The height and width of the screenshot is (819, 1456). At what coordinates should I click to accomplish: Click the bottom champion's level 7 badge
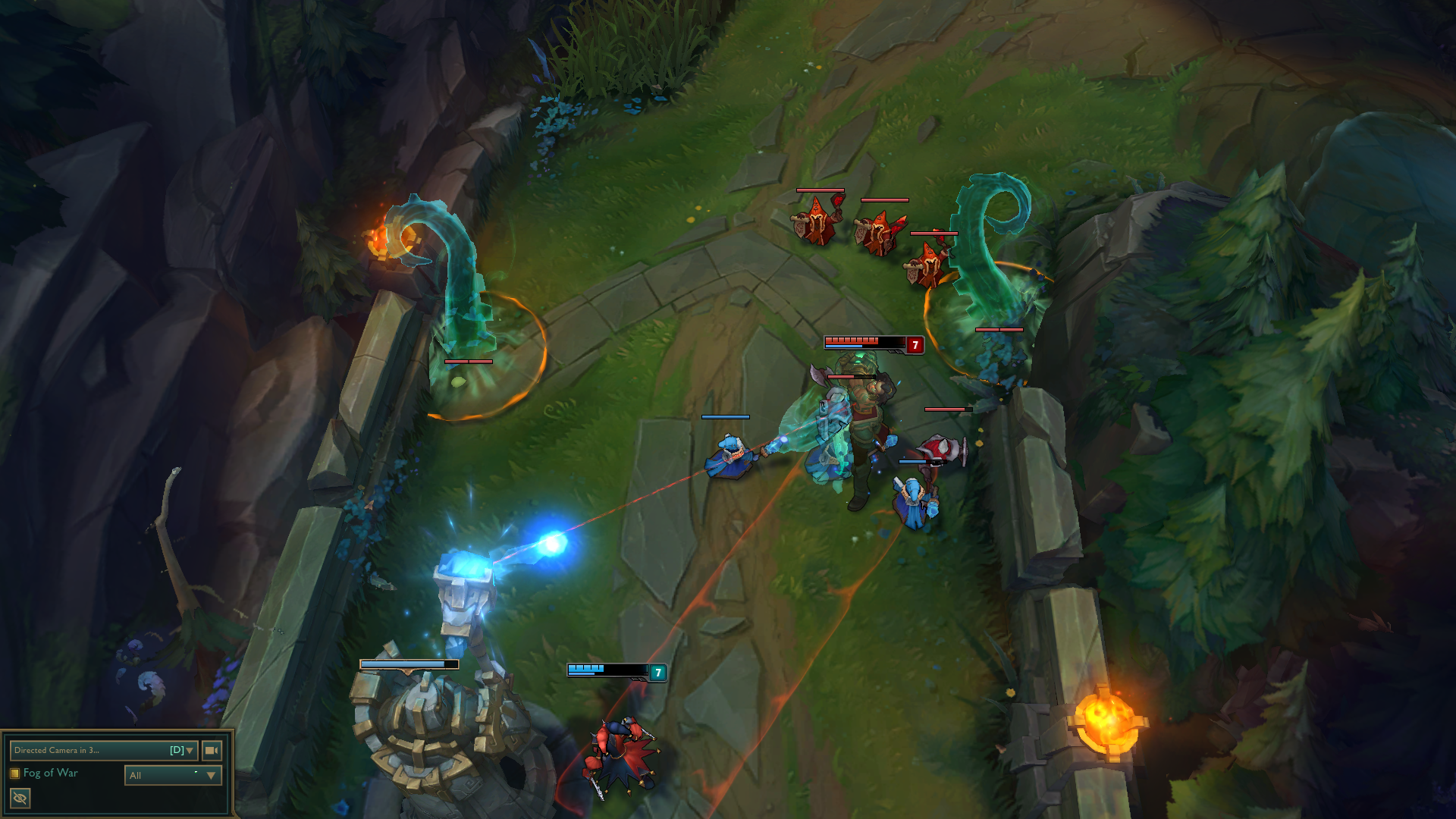pyautogui.click(x=657, y=671)
